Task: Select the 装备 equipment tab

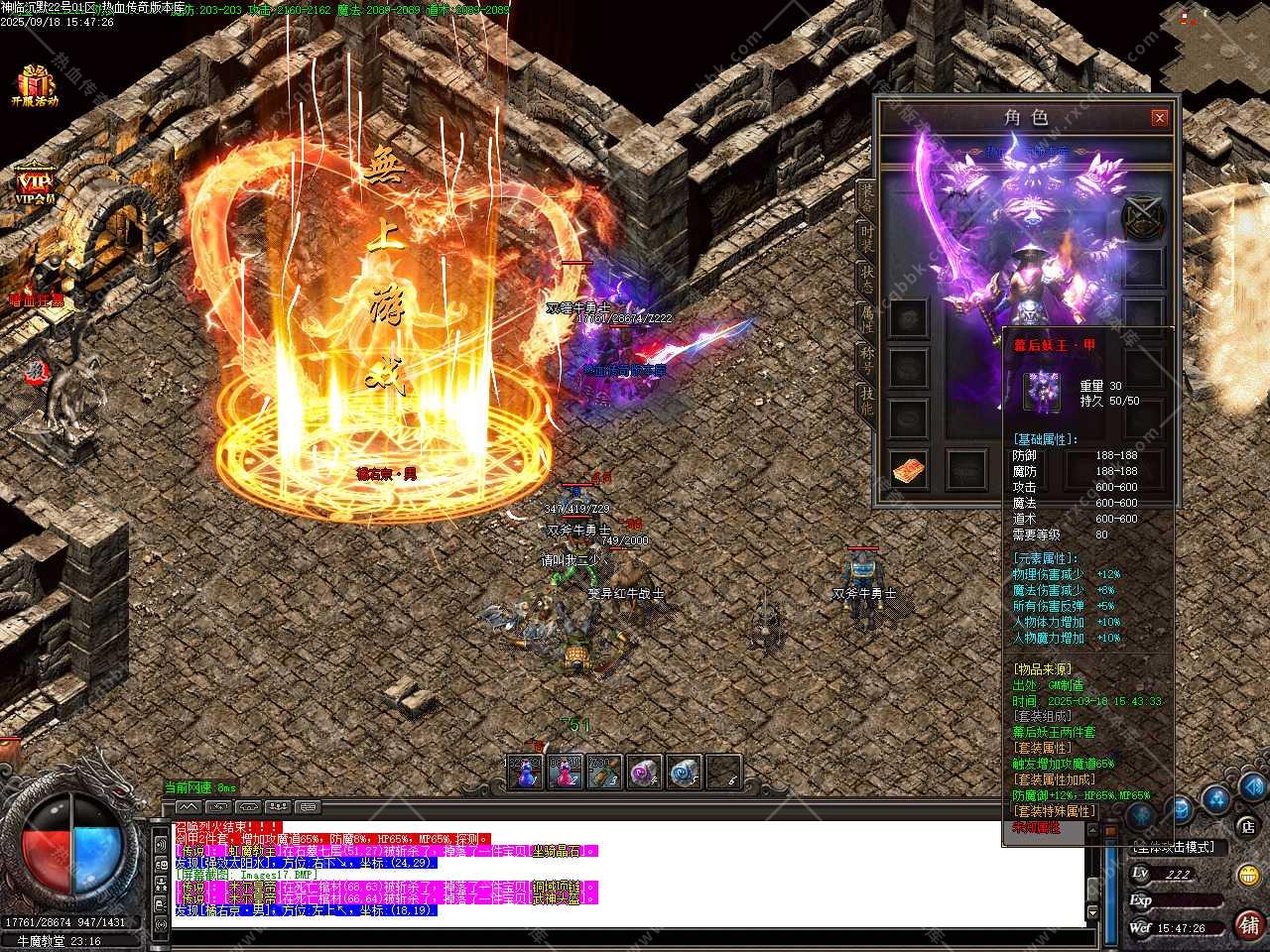Action: click(x=866, y=195)
